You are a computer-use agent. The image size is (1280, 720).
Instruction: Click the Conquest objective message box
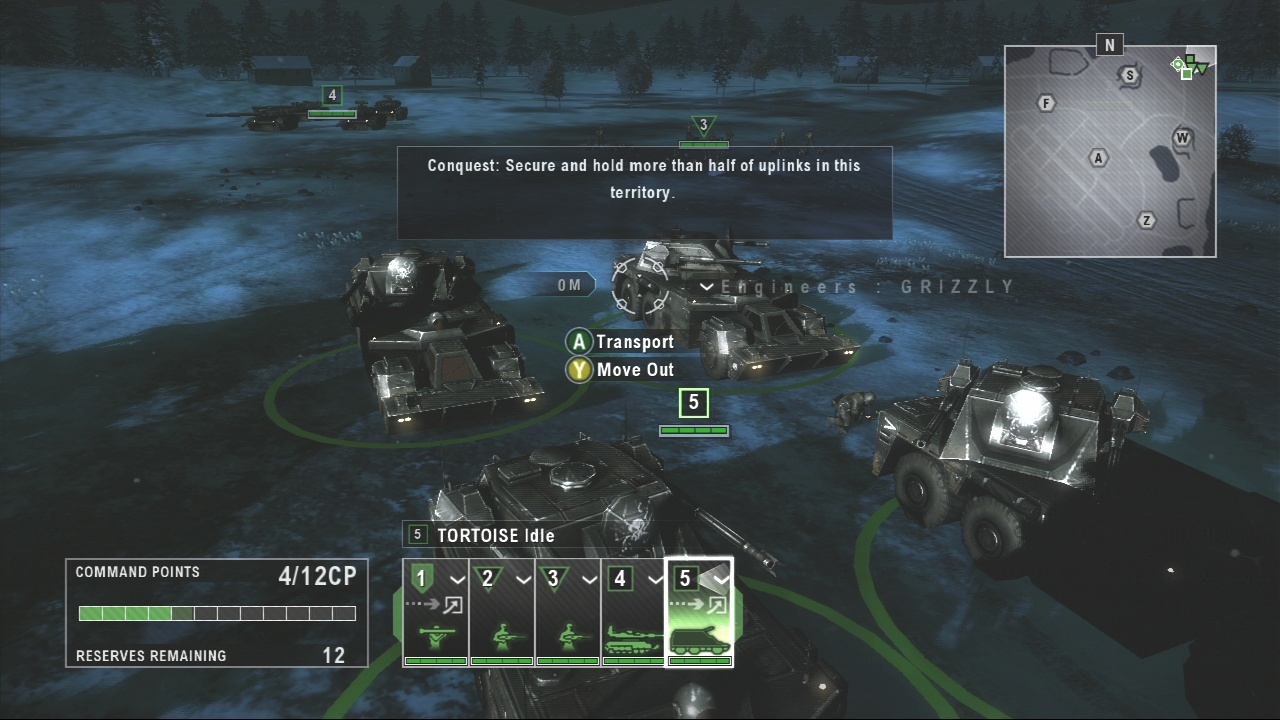click(644, 193)
